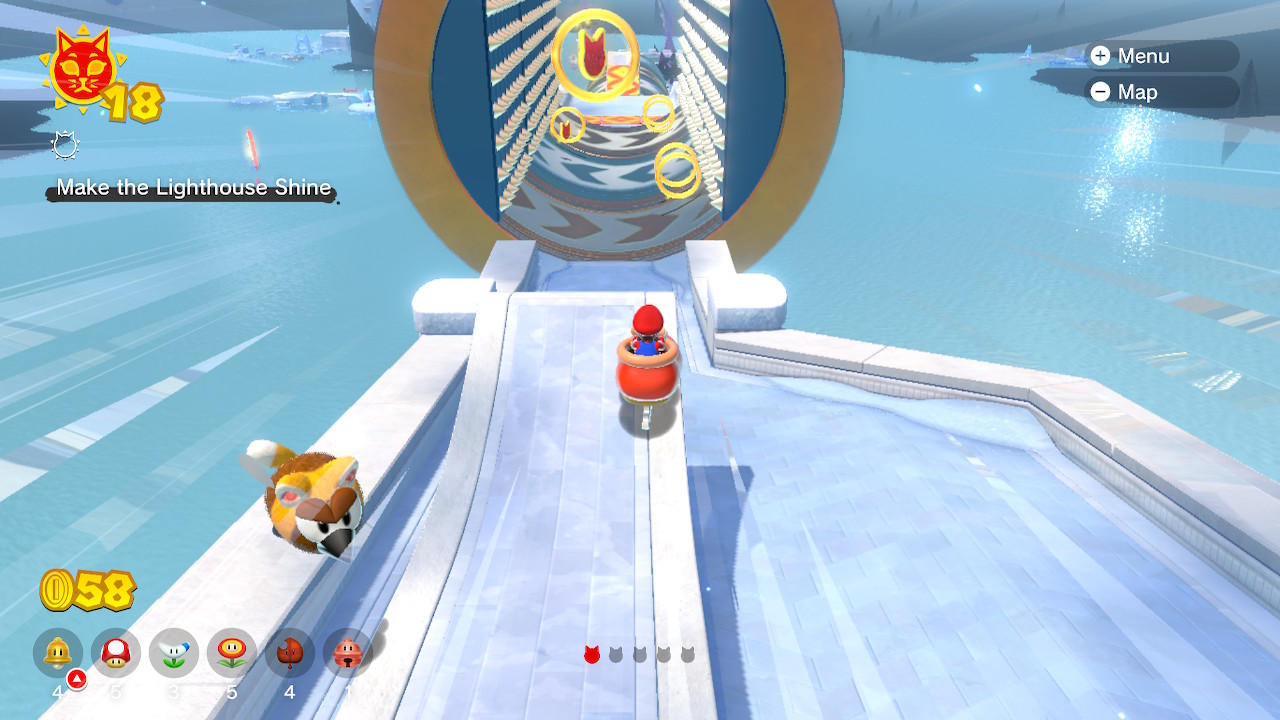Choose the Boomerang Flower reserve item
This screenshot has width=1280, height=720.
pos(174,653)
